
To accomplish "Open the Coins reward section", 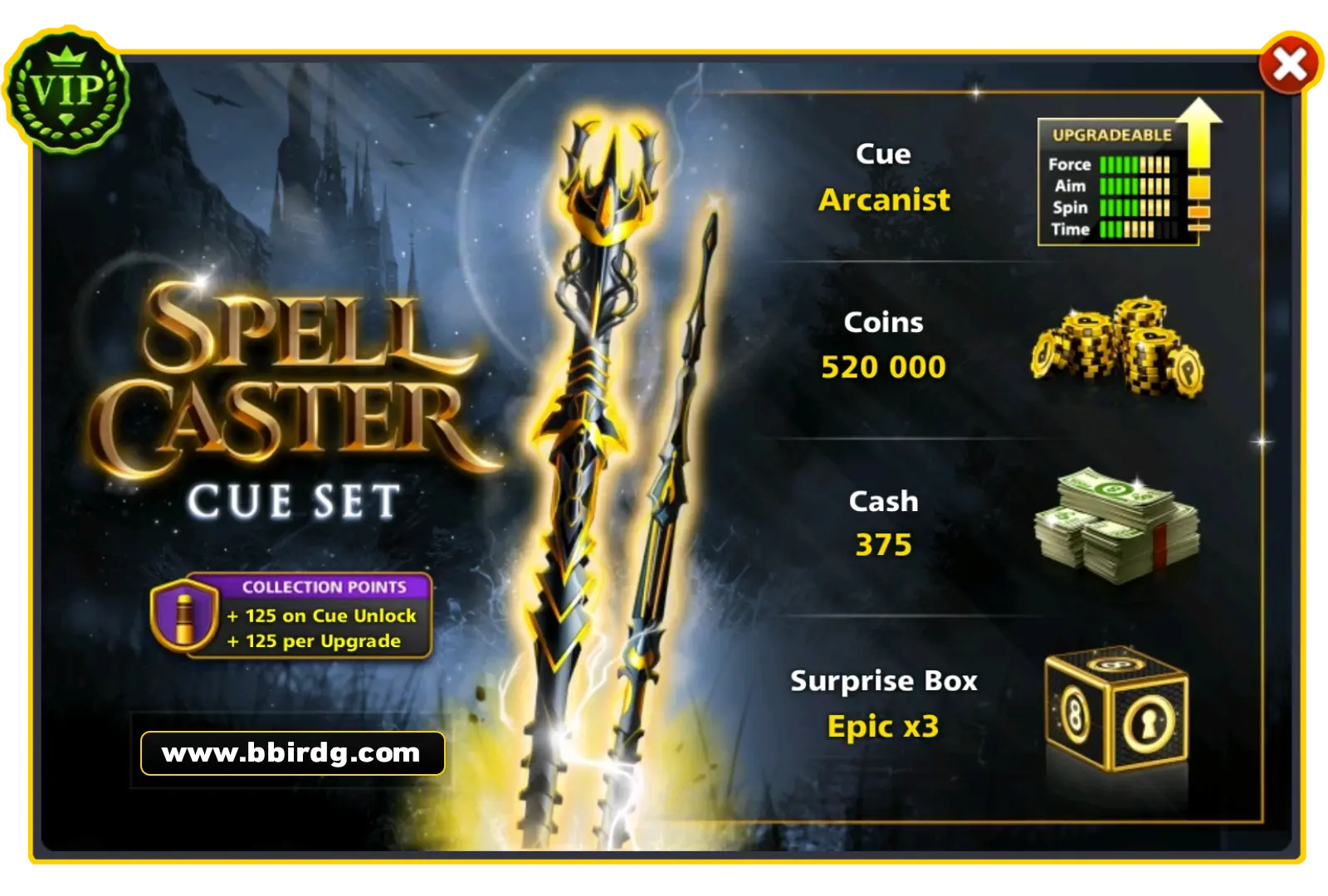I will click(884, 344).
